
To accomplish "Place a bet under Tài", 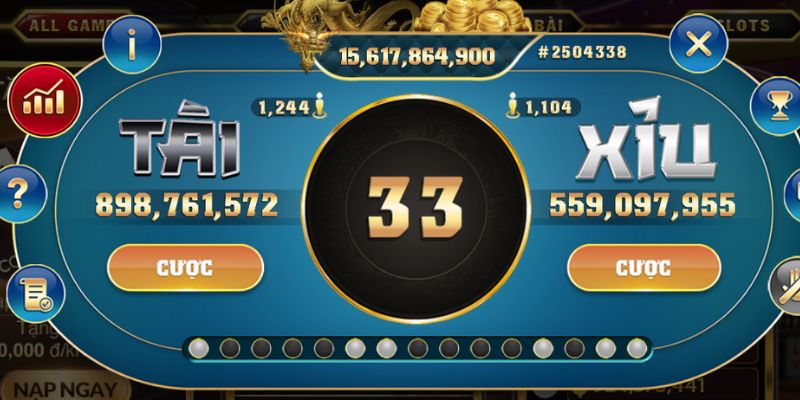I will [x=185, y=268].
